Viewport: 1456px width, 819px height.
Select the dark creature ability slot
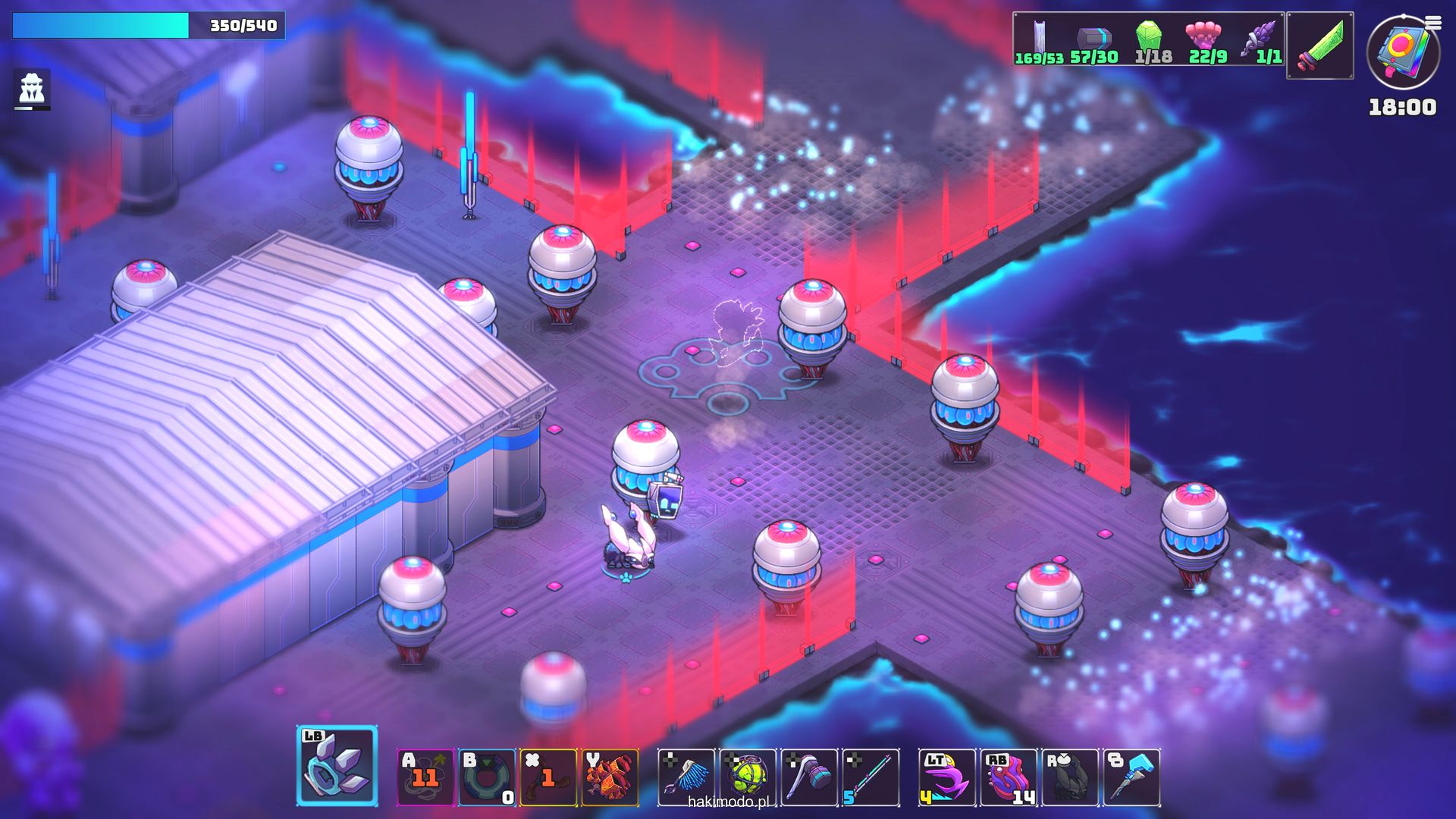(x=1070, y=777)
